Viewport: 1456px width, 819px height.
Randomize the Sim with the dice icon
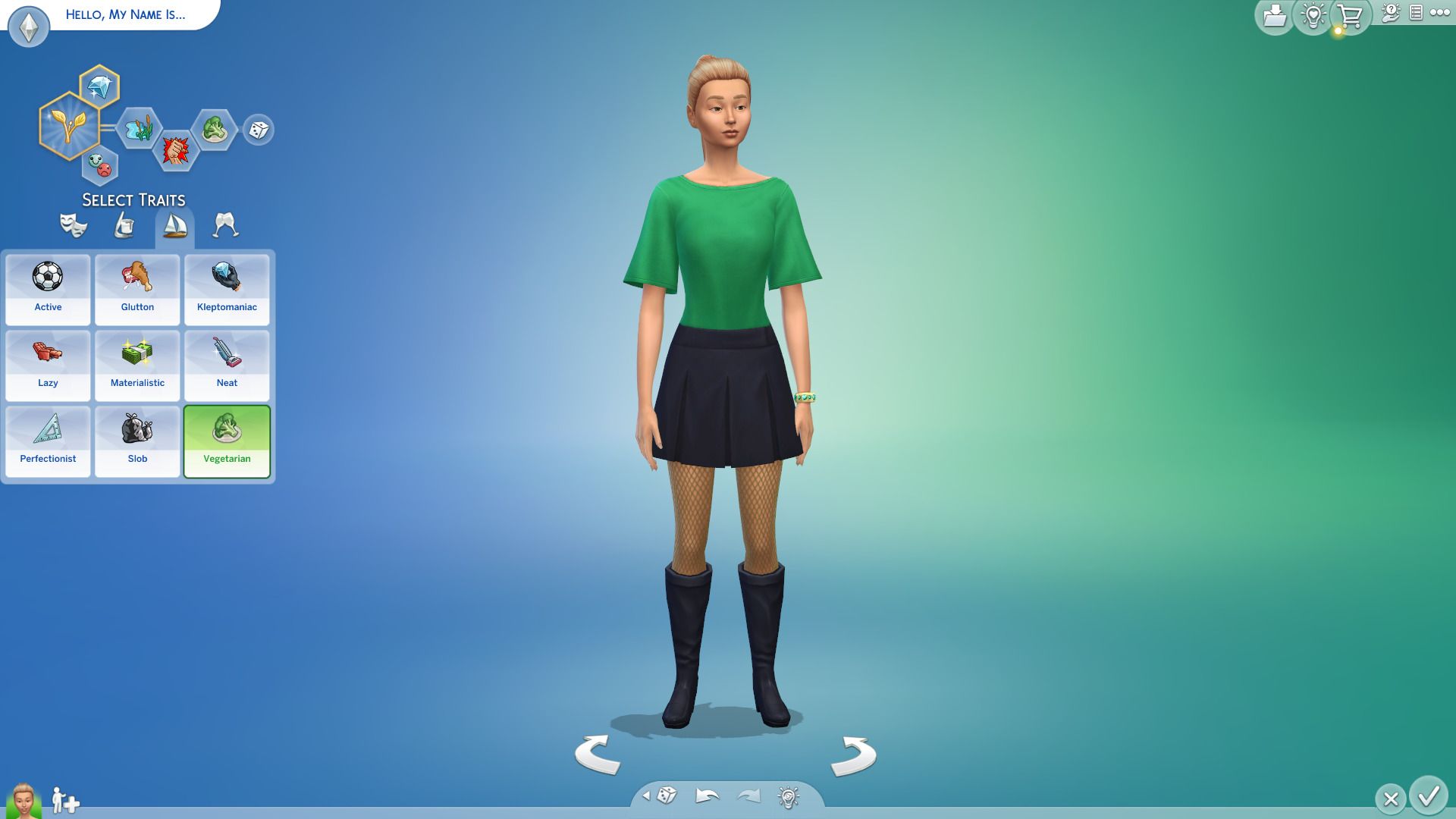click(667, 797)
